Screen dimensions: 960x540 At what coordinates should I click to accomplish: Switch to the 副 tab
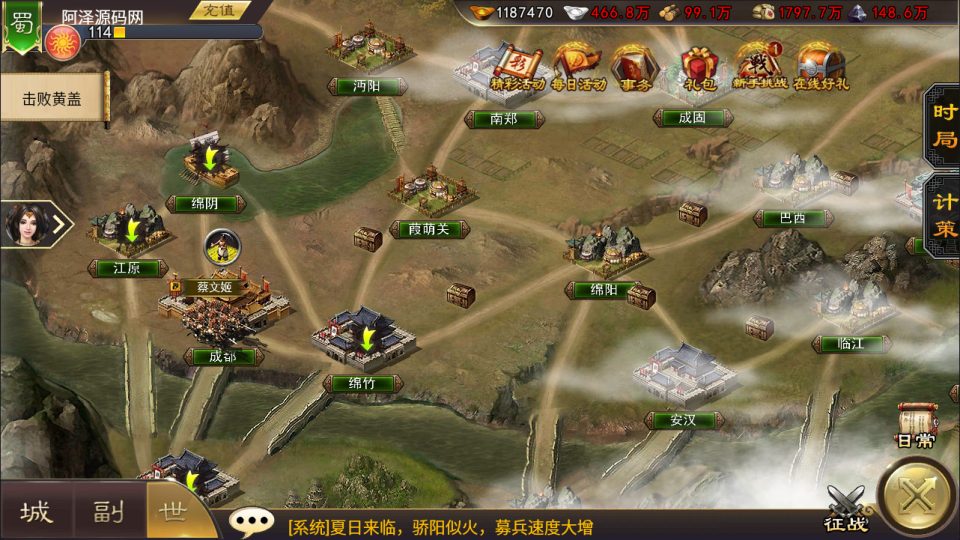(108, 514)
